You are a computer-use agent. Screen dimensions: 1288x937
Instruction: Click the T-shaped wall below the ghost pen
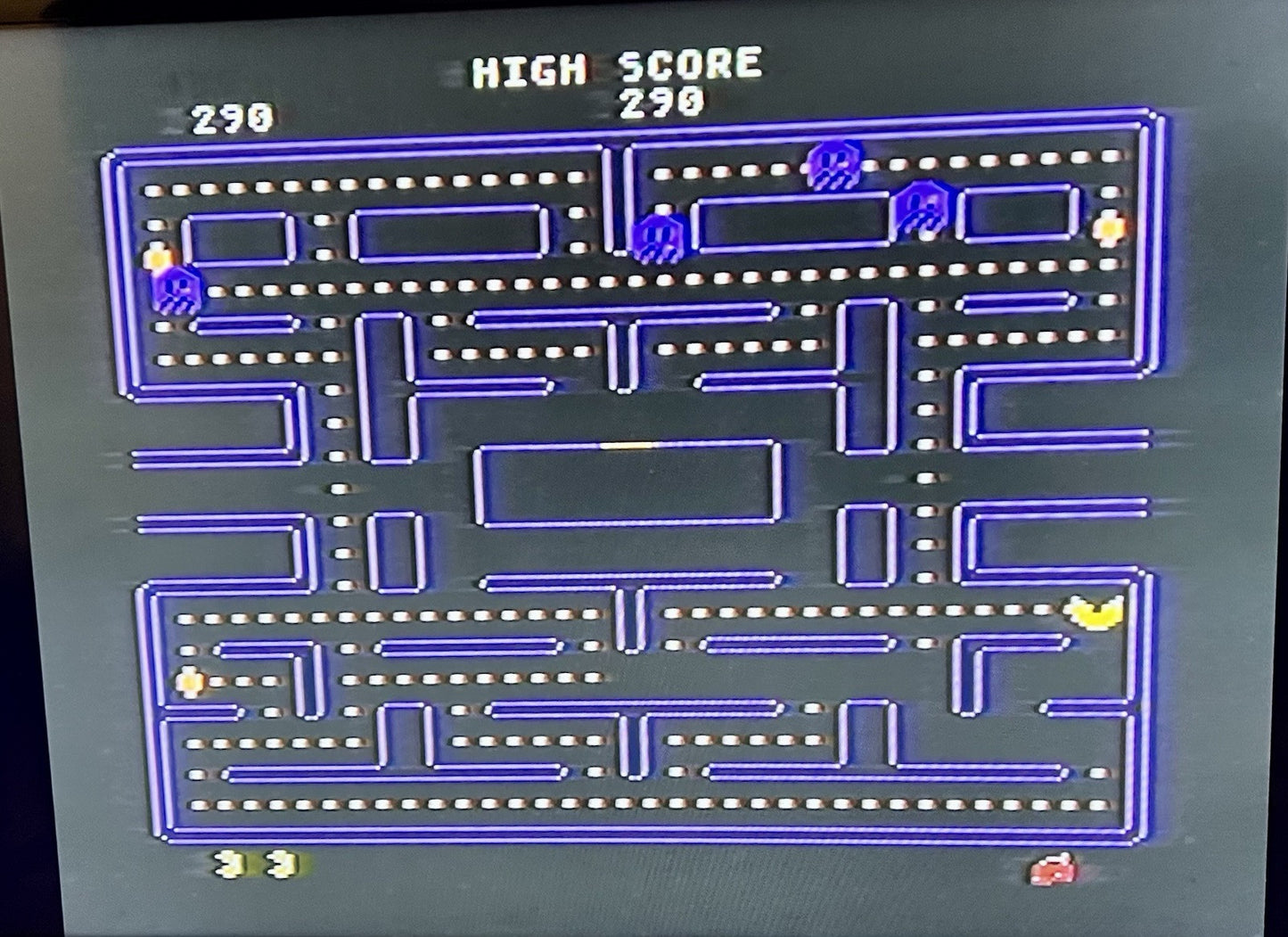point(627,606)
